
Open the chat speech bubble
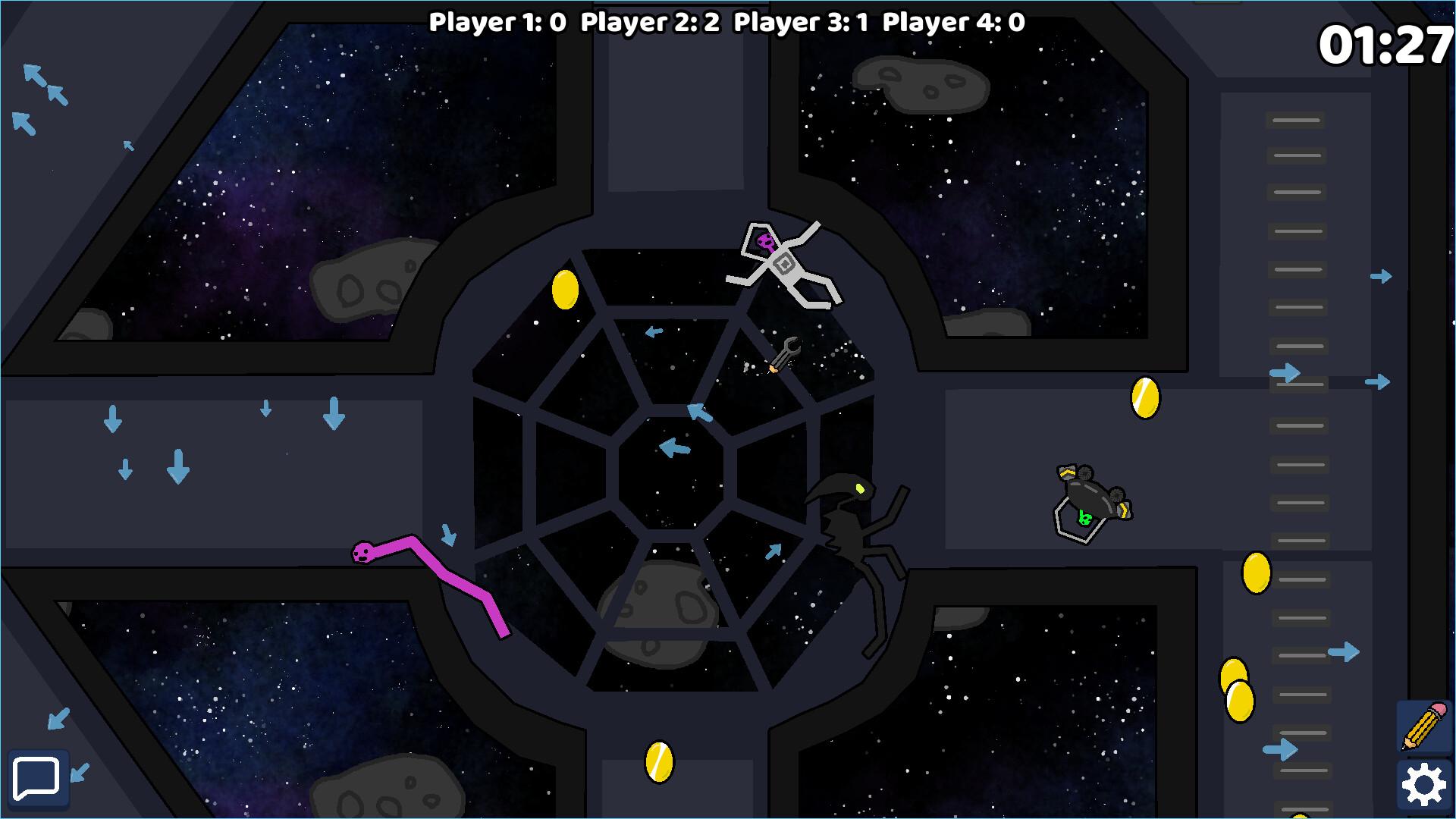36,779
